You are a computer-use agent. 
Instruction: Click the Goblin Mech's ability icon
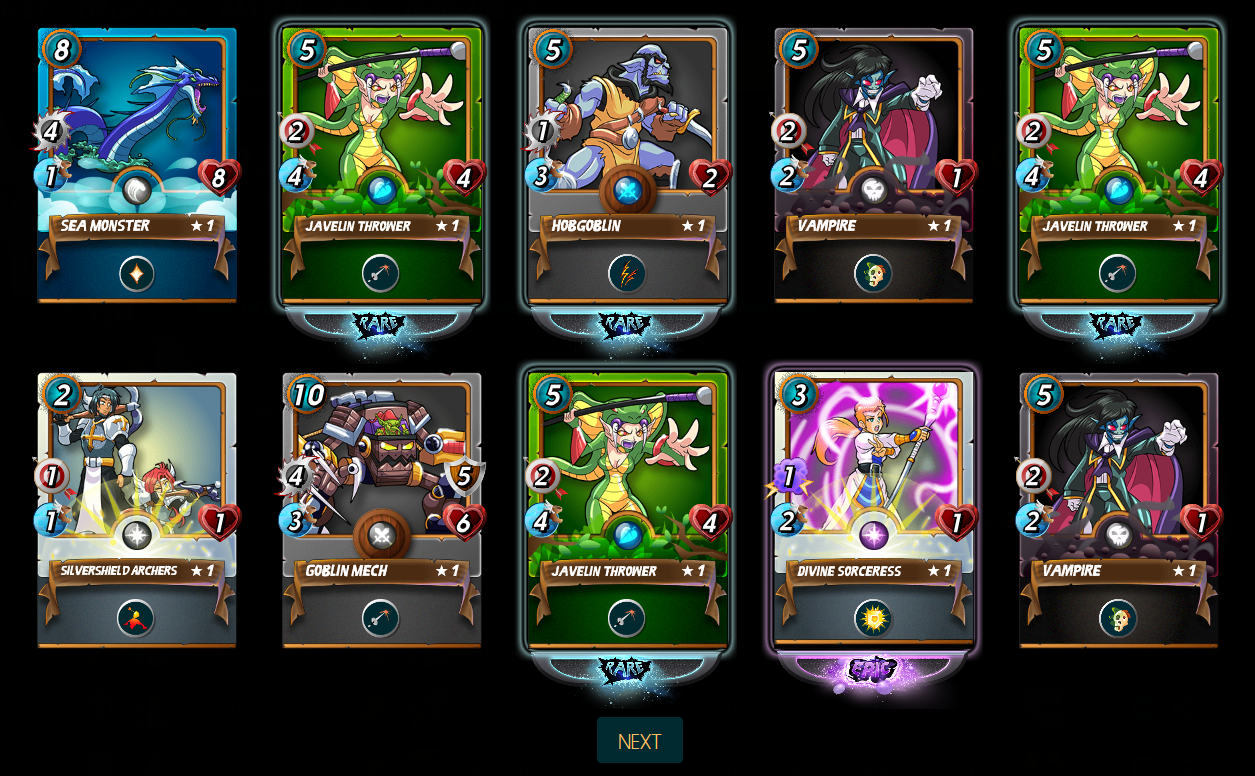381,618
